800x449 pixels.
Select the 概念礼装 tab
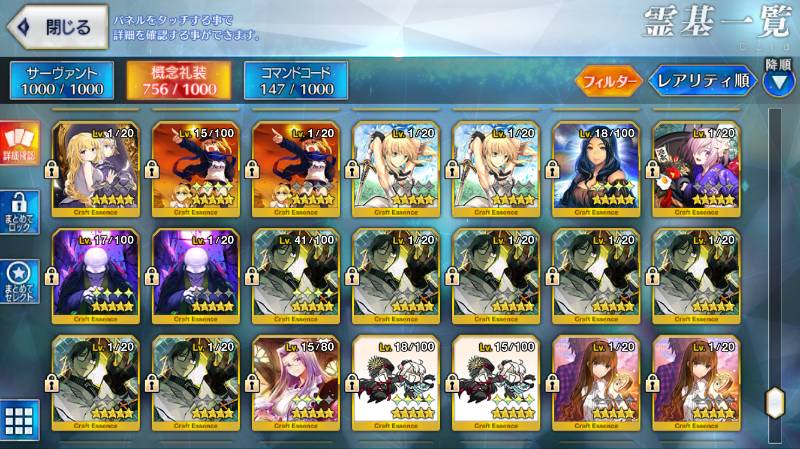point(177,80)
